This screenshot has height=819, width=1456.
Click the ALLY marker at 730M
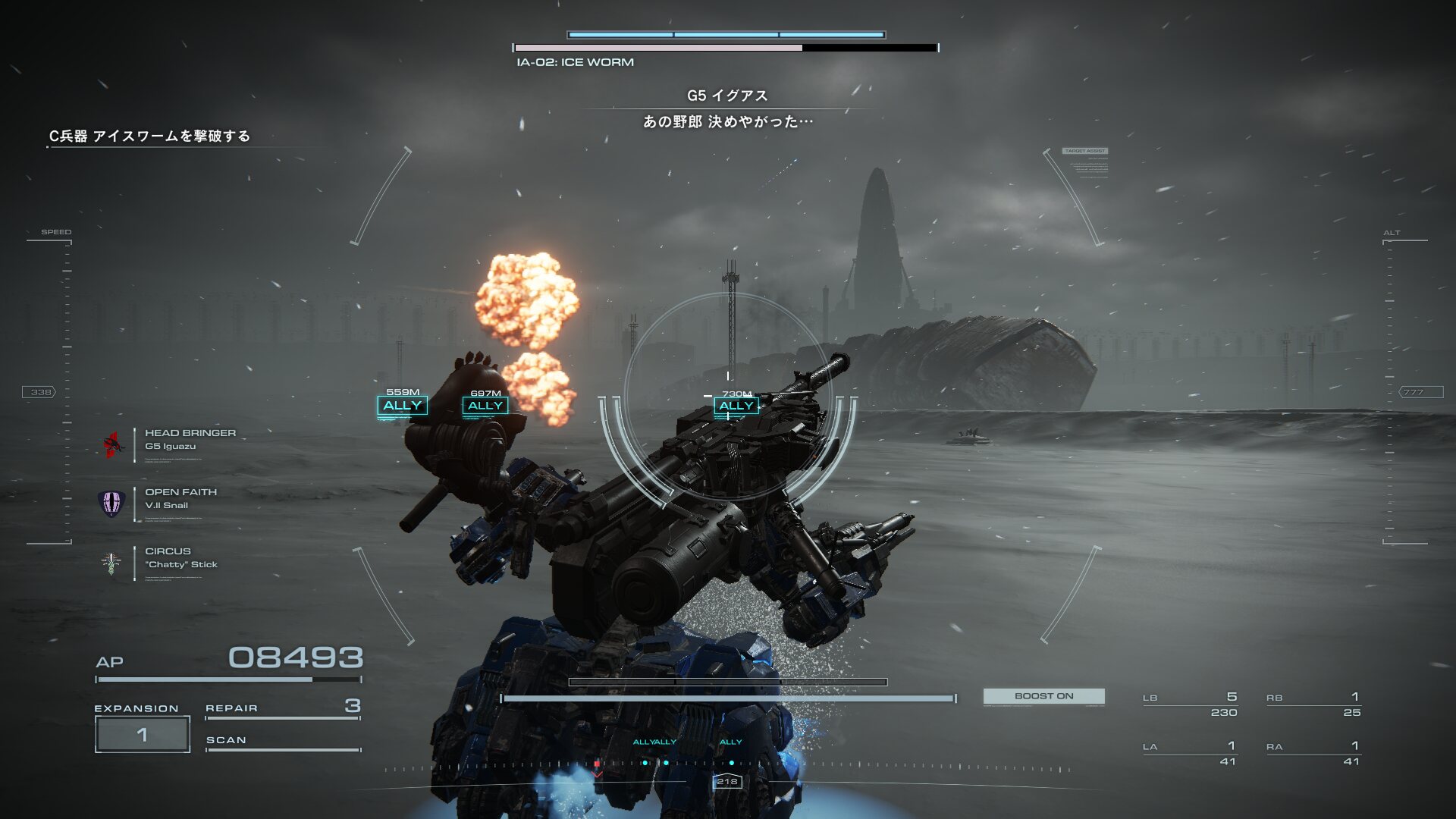(x=736, y=406)
